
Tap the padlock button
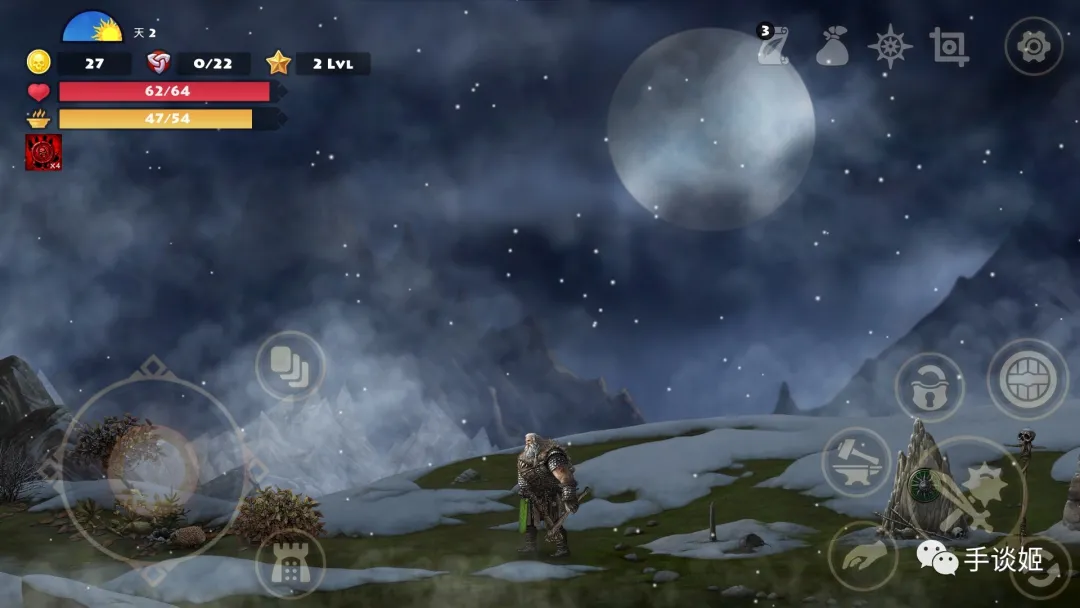[x=929, y=387]
